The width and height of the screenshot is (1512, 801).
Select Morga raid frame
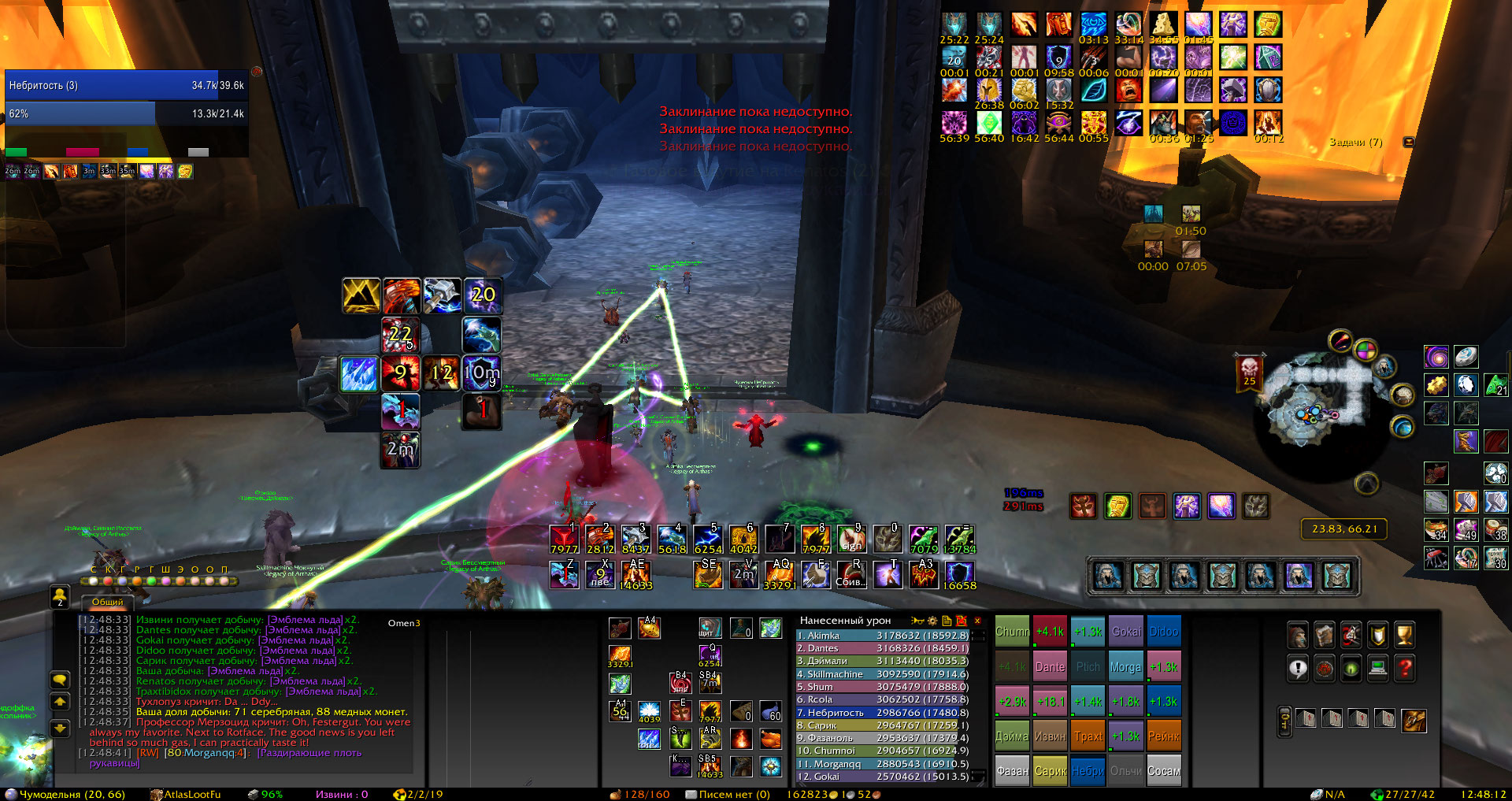click(1125, 667)
